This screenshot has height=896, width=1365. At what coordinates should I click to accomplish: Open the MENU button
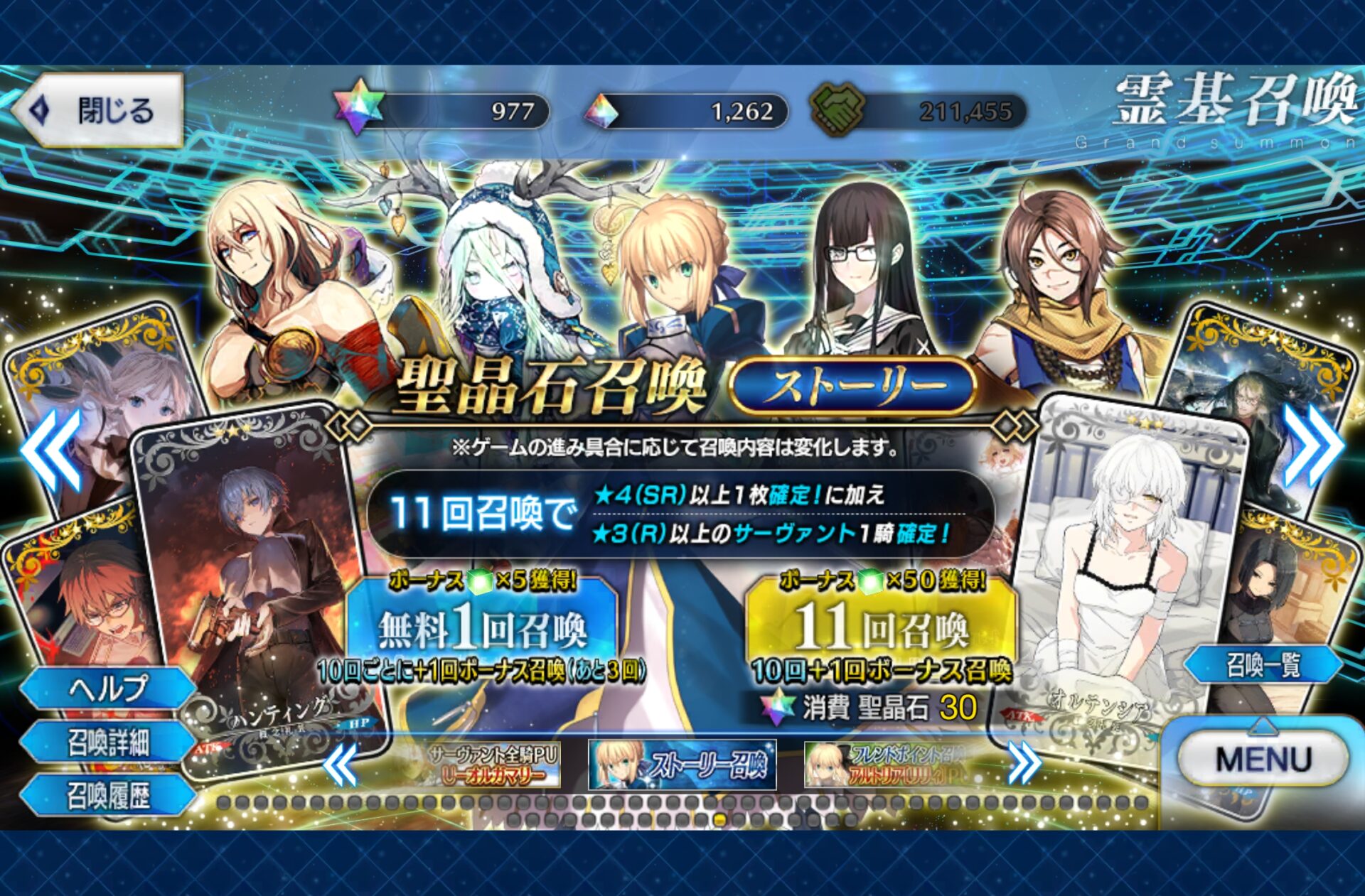(x=1263, y=759)
